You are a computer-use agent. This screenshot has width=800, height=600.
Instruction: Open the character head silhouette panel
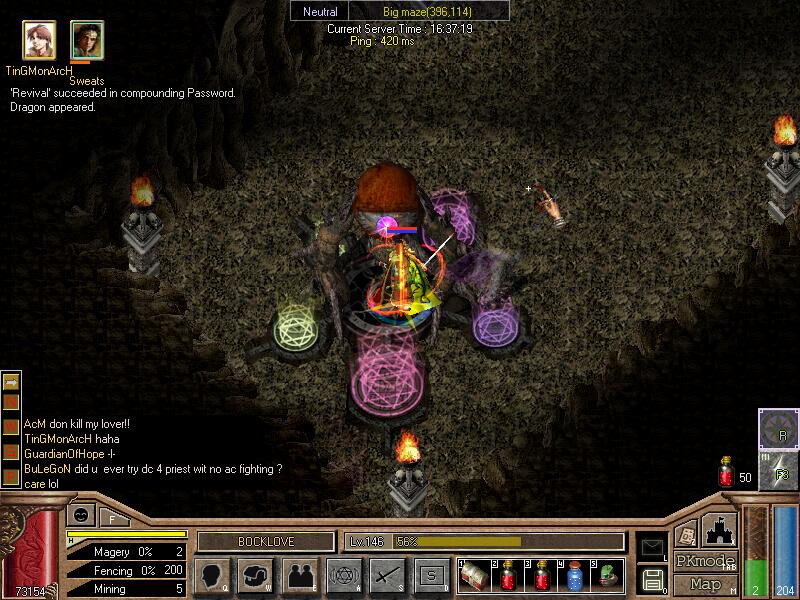211,576
